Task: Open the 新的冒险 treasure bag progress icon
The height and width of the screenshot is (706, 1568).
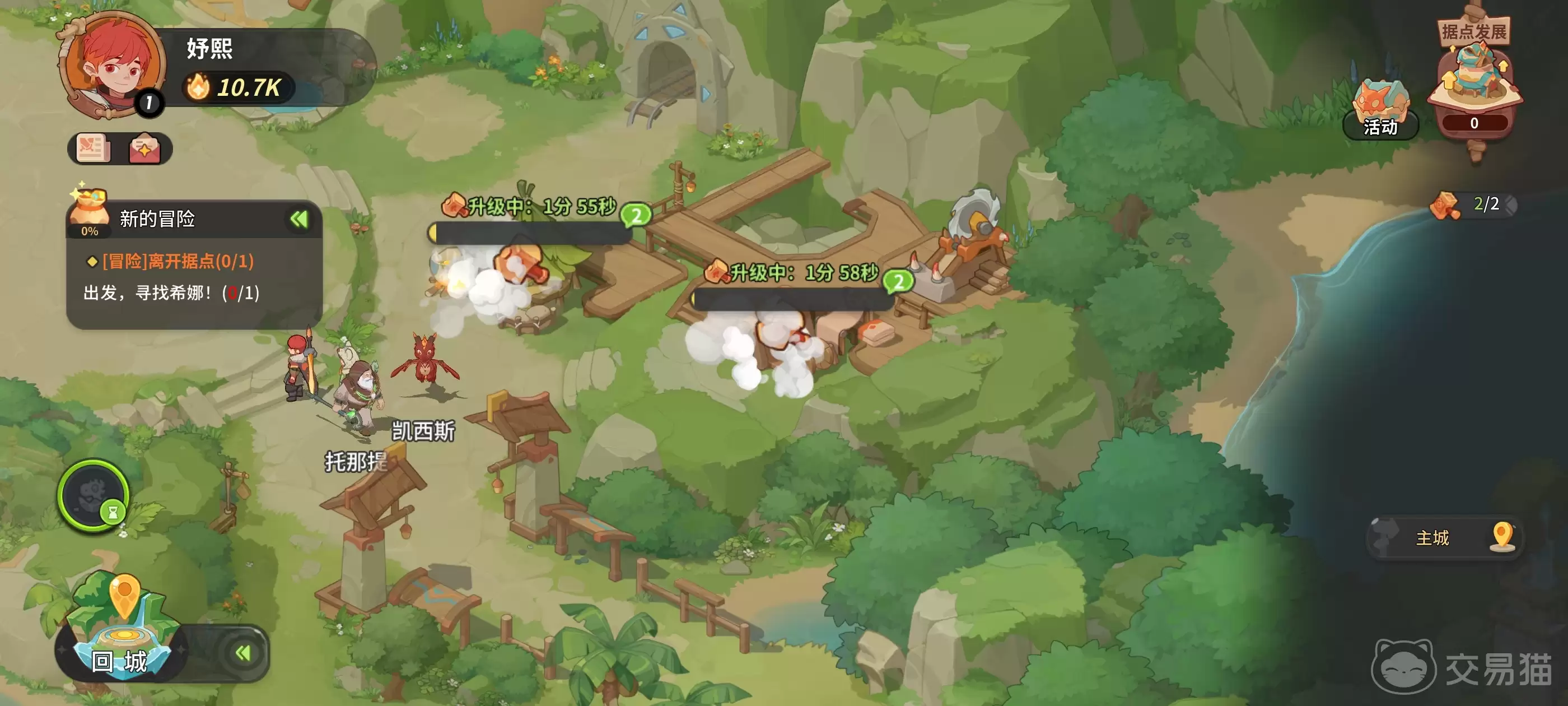Action: coord(90,212)
